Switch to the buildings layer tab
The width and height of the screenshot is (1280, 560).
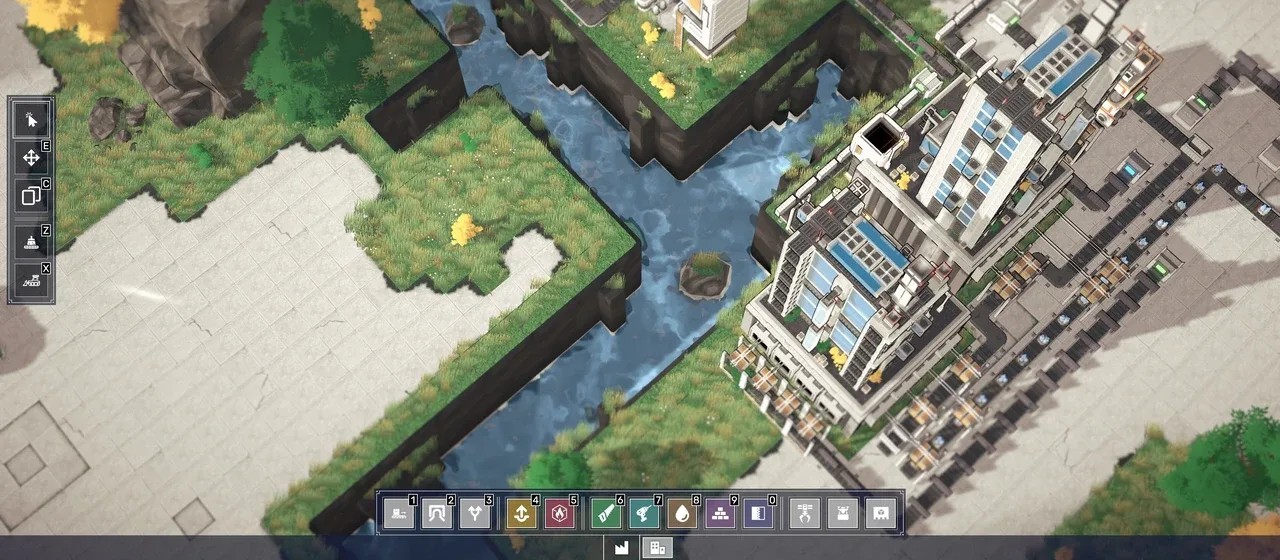(657, 548)
